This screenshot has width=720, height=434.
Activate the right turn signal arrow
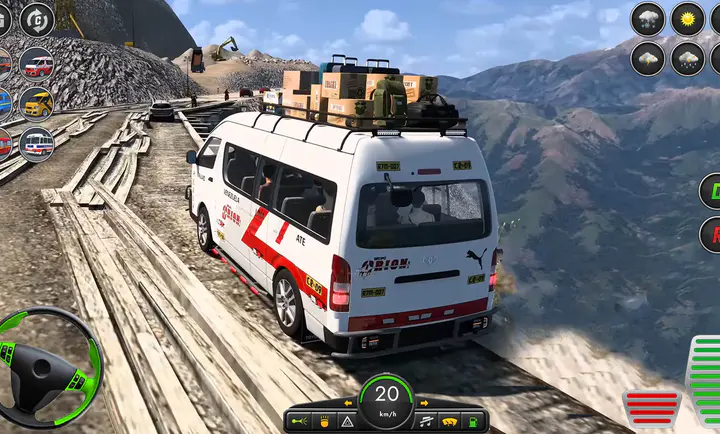424,402
